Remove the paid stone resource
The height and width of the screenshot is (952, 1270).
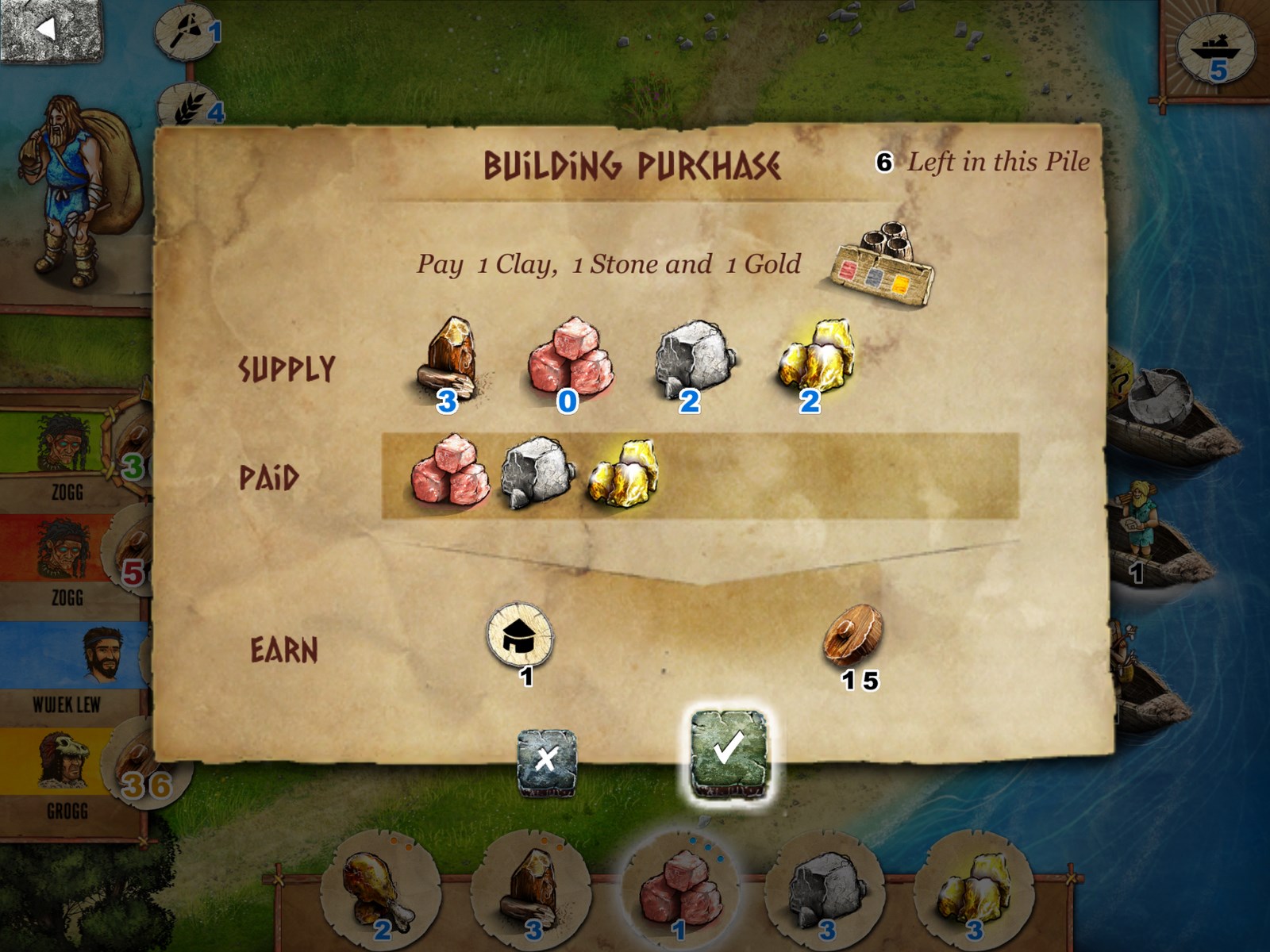coord(538,471)
